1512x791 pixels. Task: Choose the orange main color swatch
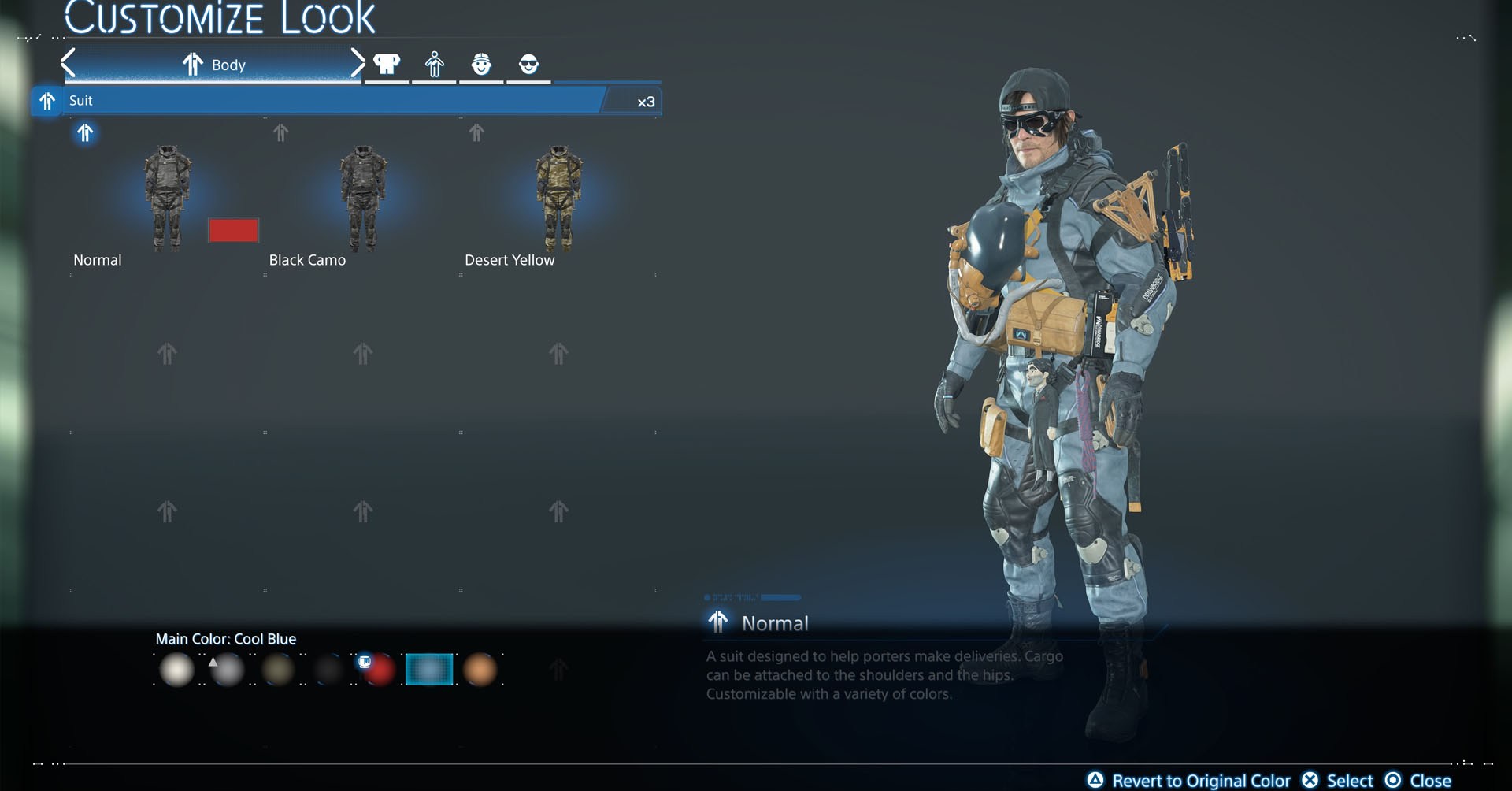480,670
